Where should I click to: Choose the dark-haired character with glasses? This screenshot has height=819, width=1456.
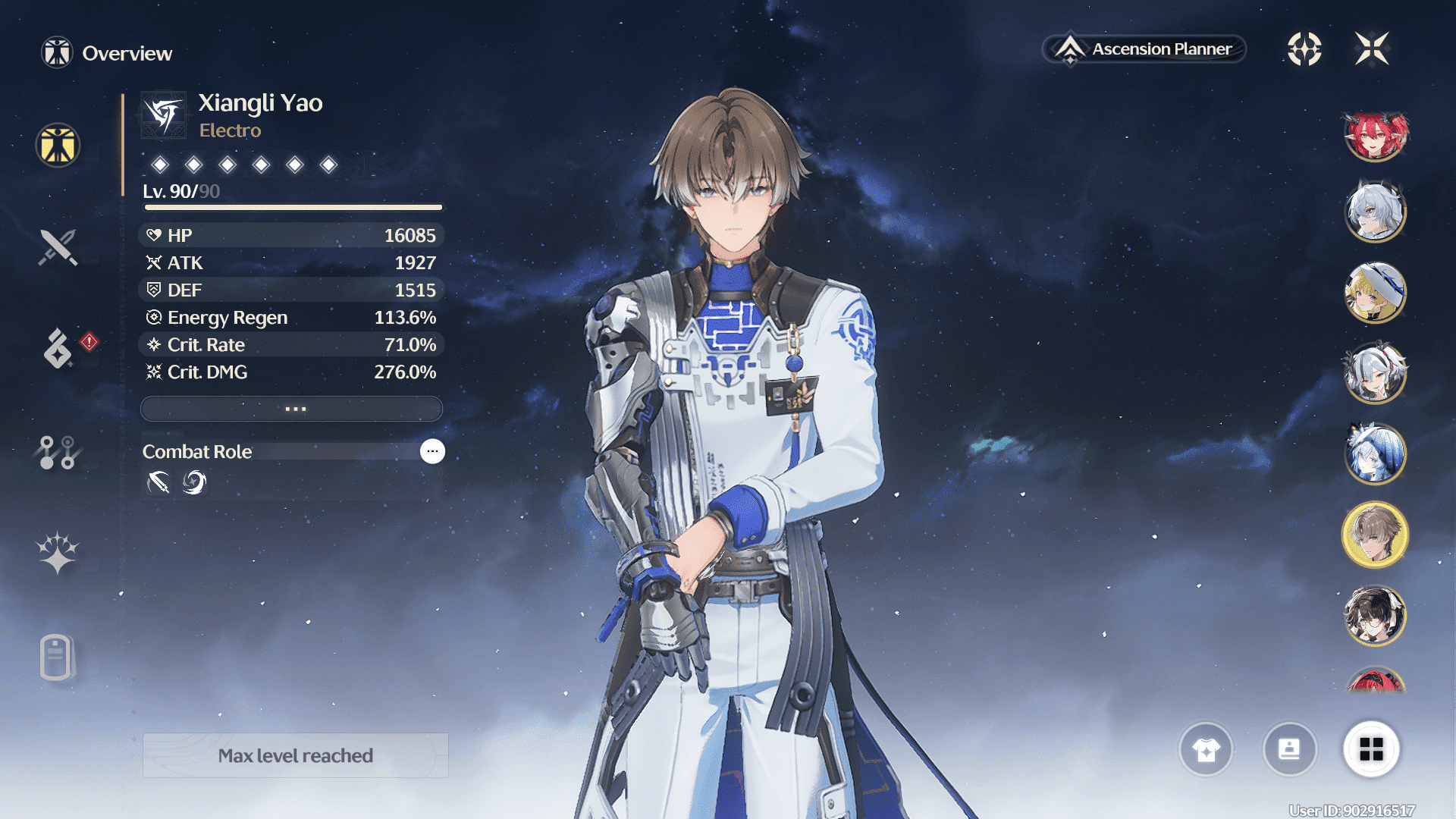pyautogui.click(x=1375, y=616)
